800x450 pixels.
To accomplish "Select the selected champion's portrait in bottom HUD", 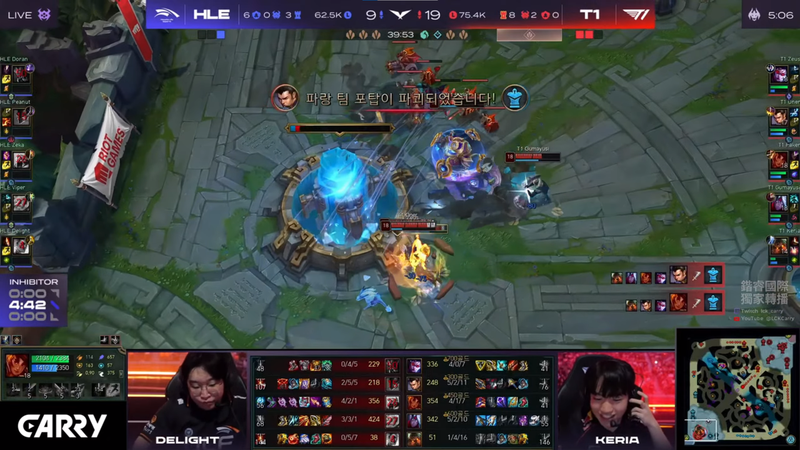I will click(17, 367).
